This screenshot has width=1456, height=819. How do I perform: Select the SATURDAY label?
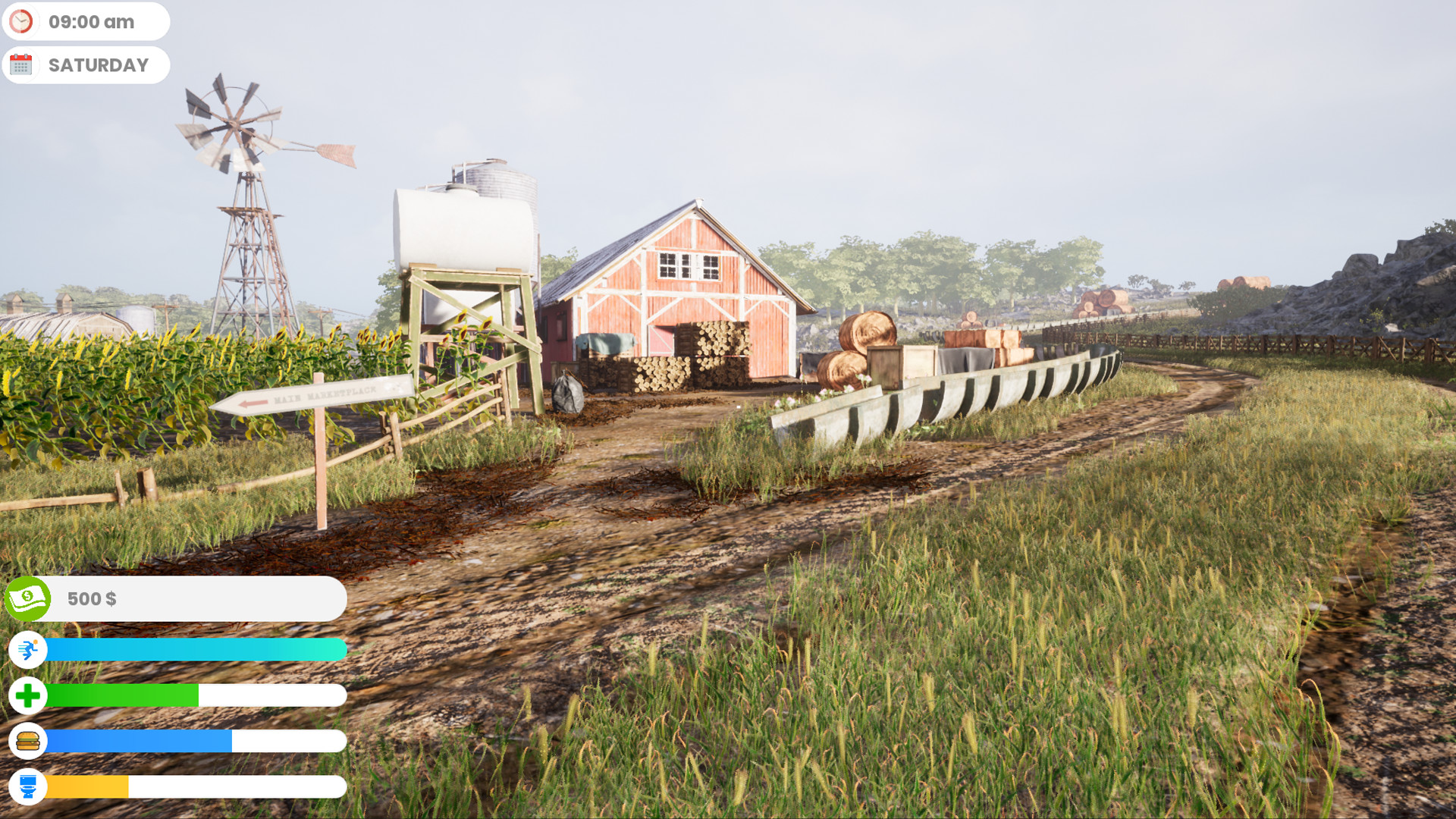point(99,64)
